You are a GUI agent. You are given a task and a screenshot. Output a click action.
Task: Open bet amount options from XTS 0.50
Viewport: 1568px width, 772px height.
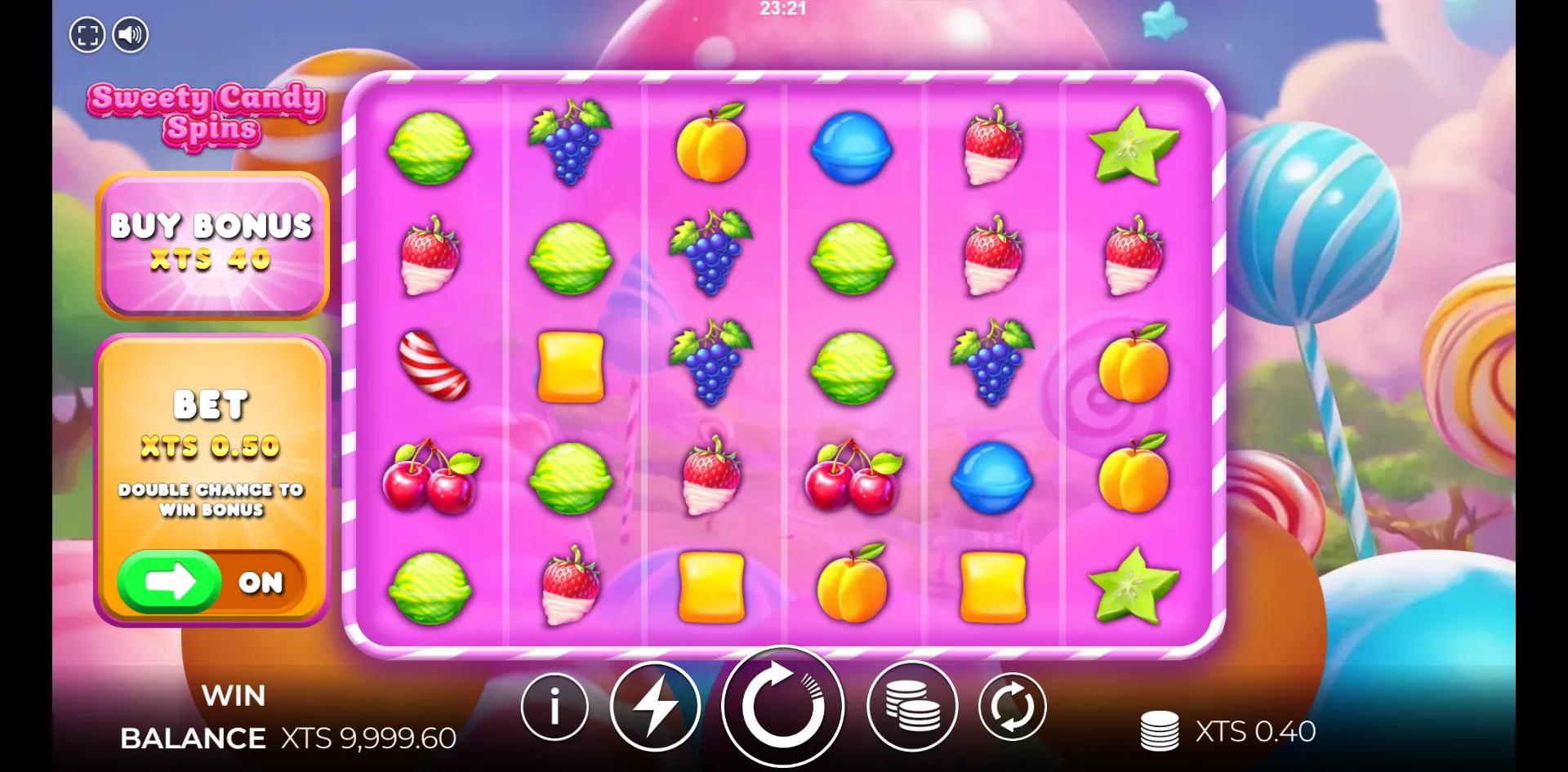[x=211, y=447]
